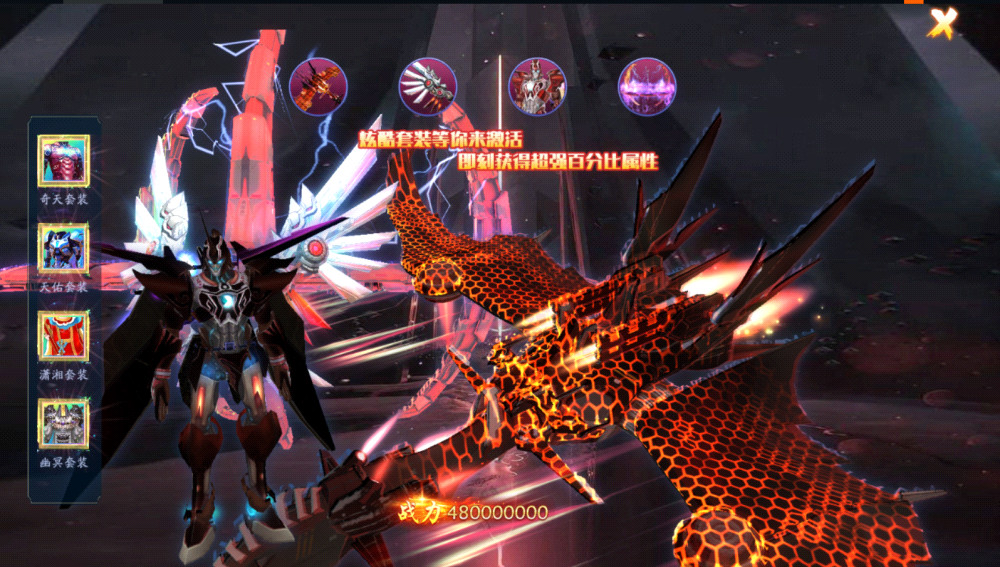
Task: Open the red armored mech icon
Action: [537, 87]
